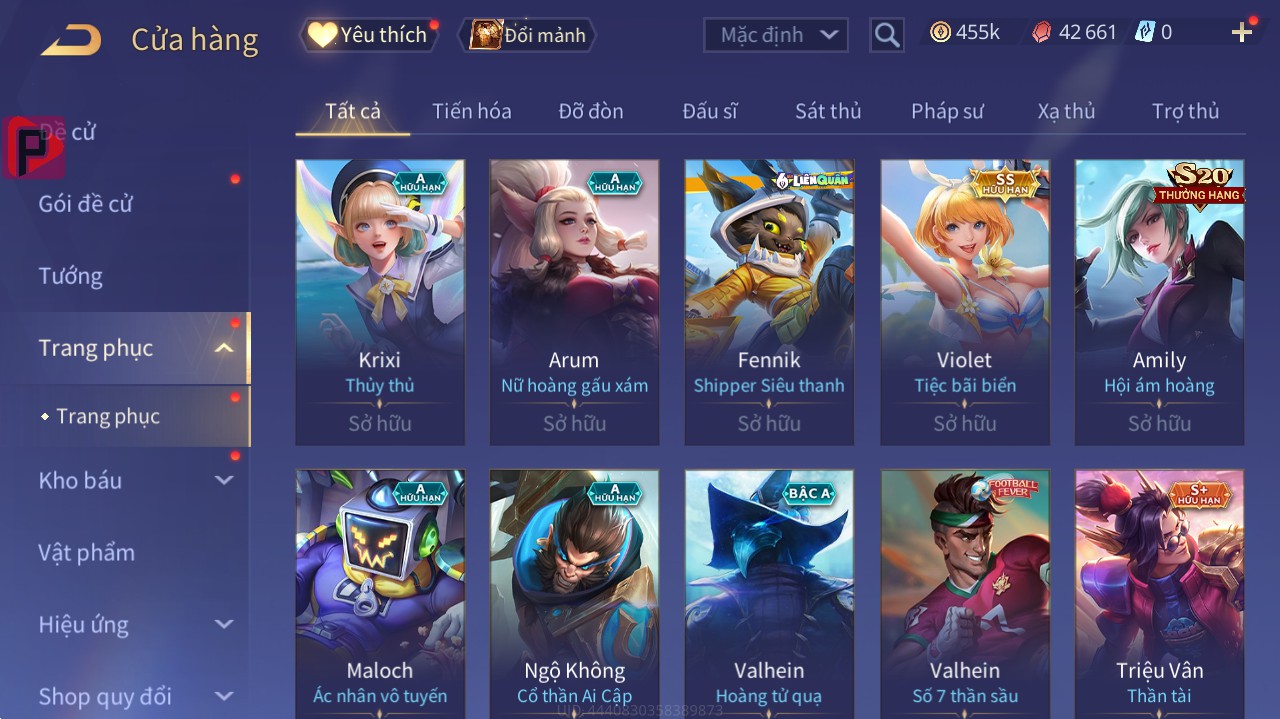Open the Tướng shop section
Screen dimensions: 1280x719
(71, 276)
